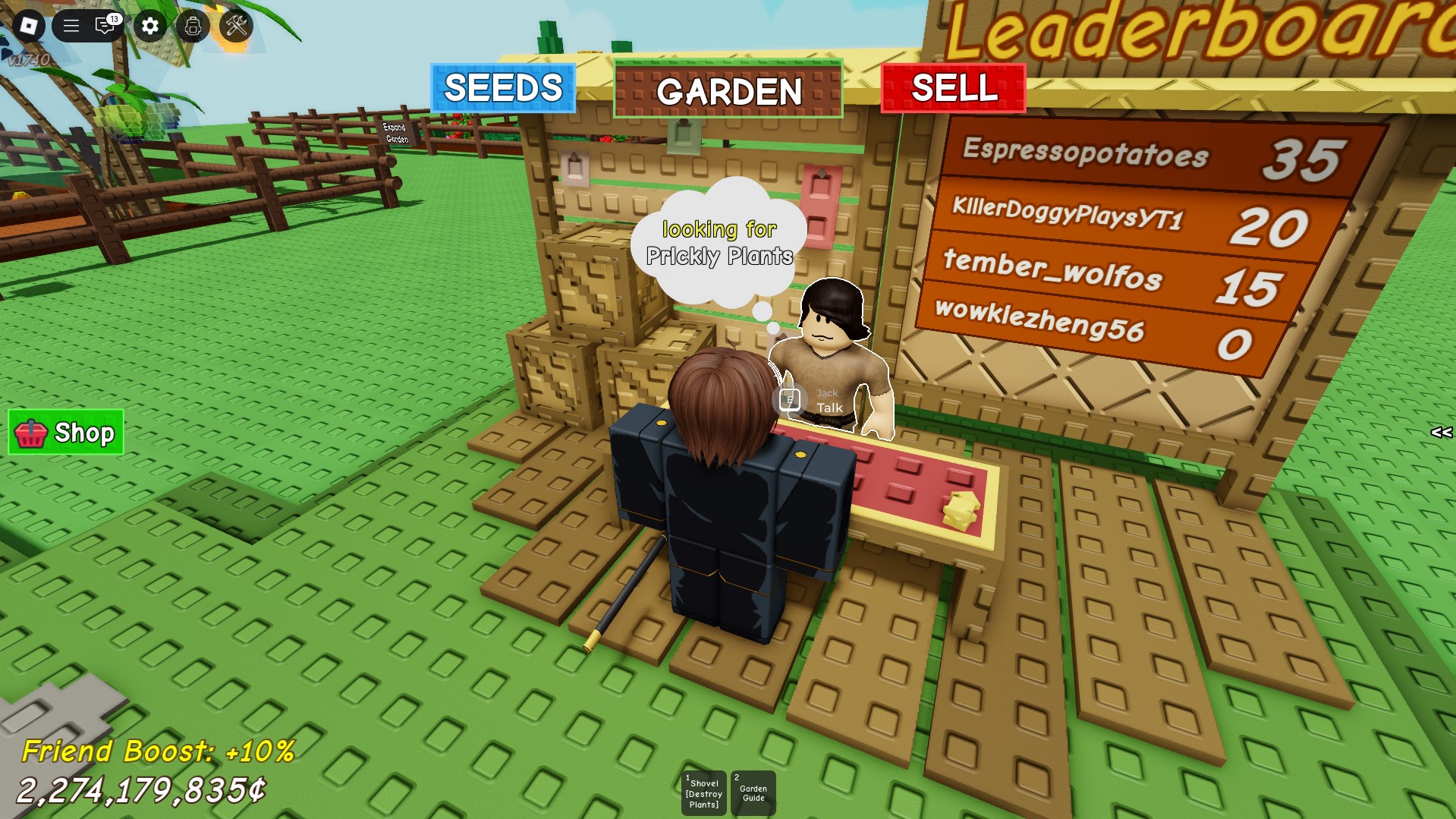Open the backpack inventory icon

point(193,25)
